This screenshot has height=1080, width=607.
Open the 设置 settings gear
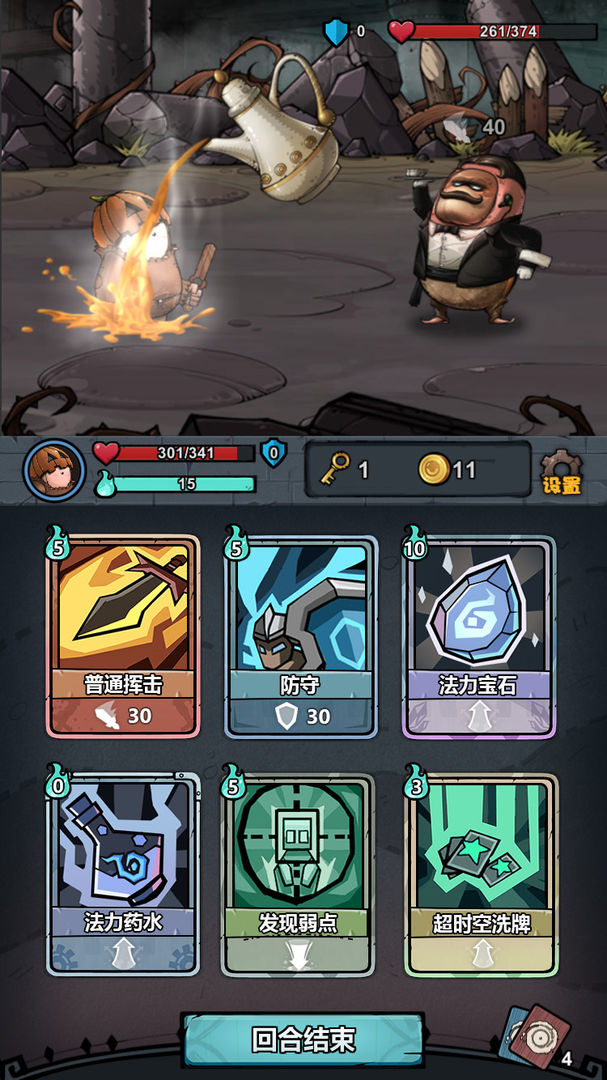[x=561, y=472]
